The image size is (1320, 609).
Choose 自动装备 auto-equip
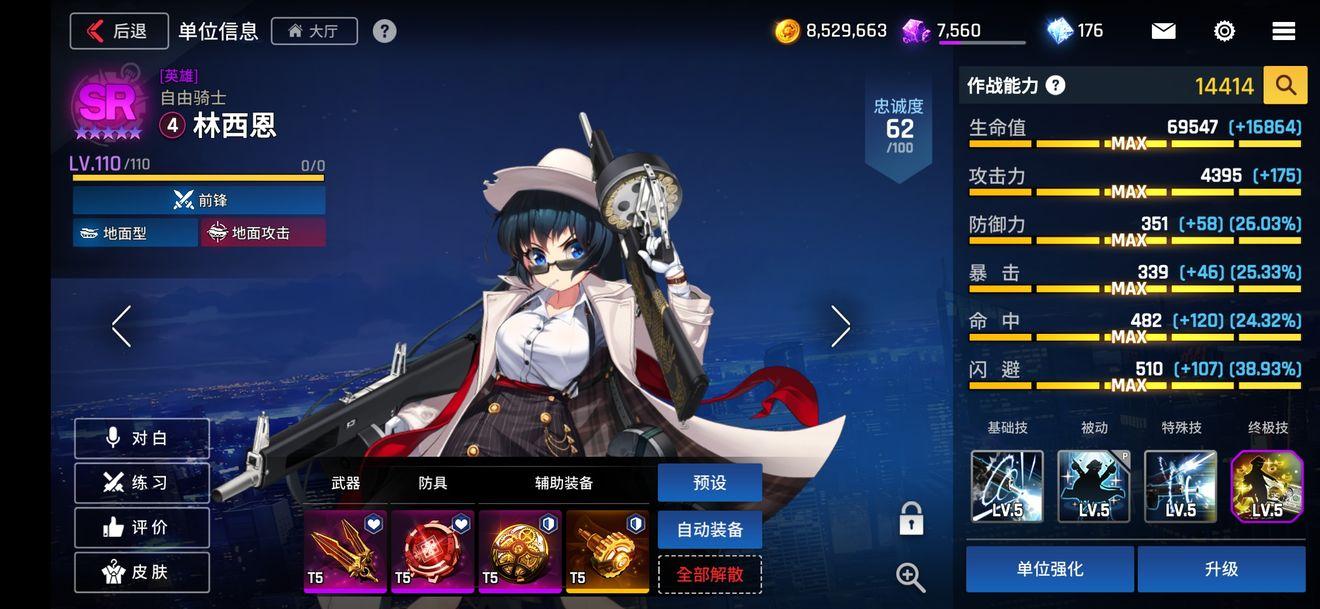click(709, 529)
